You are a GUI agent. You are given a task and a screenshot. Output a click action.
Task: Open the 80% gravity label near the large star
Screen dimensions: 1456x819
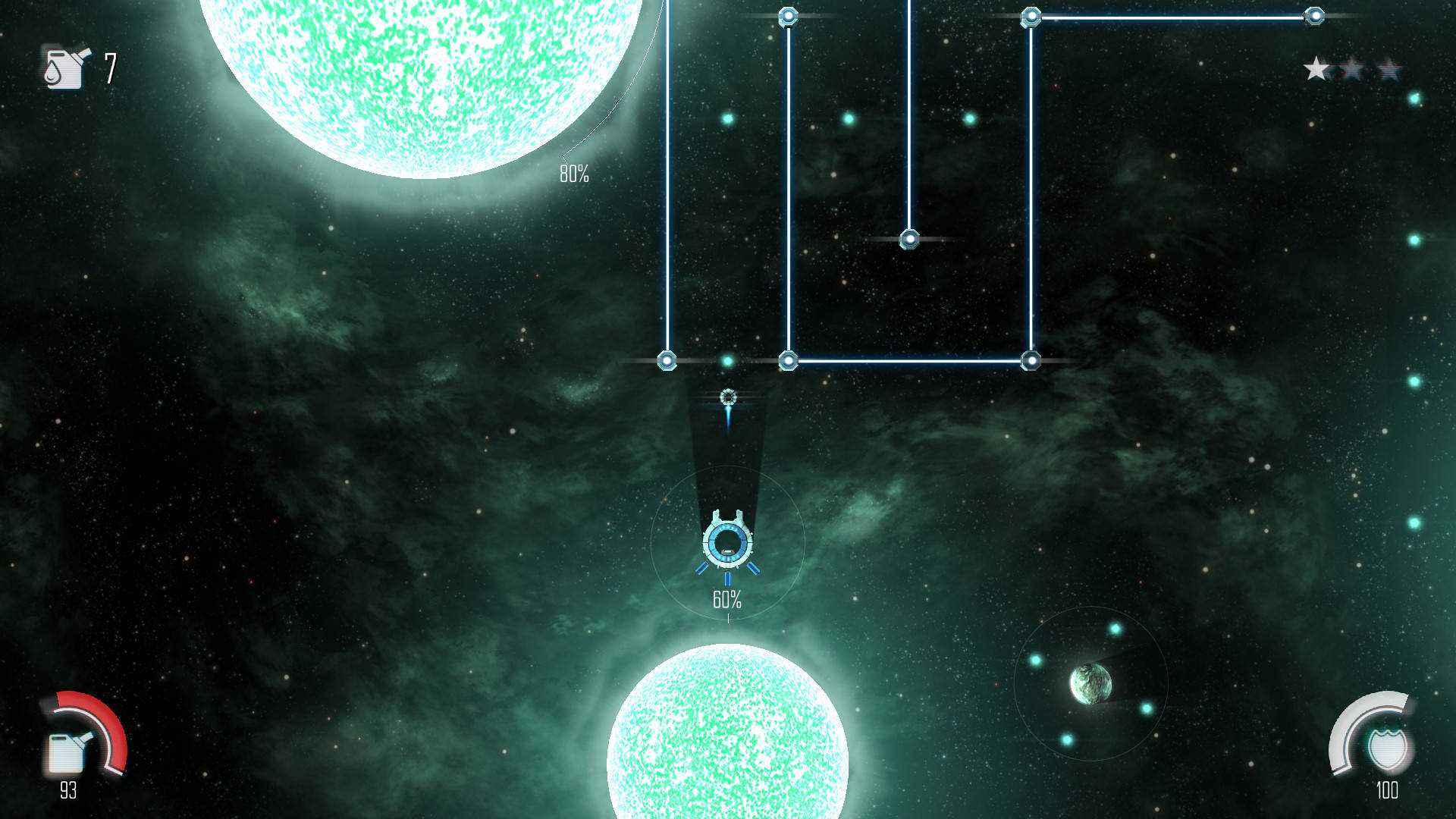pos(574,174)
